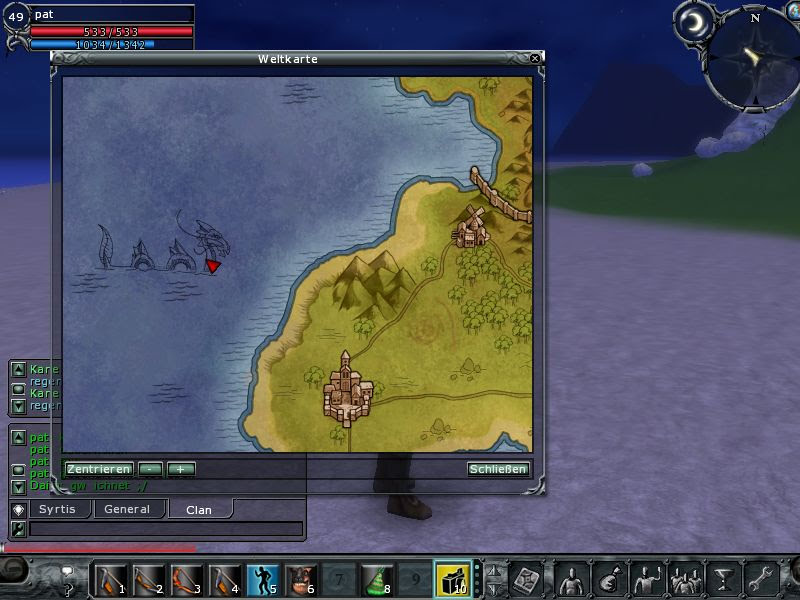
Task: Switch to the Syrtis chat tab
Action: point(57,509)
